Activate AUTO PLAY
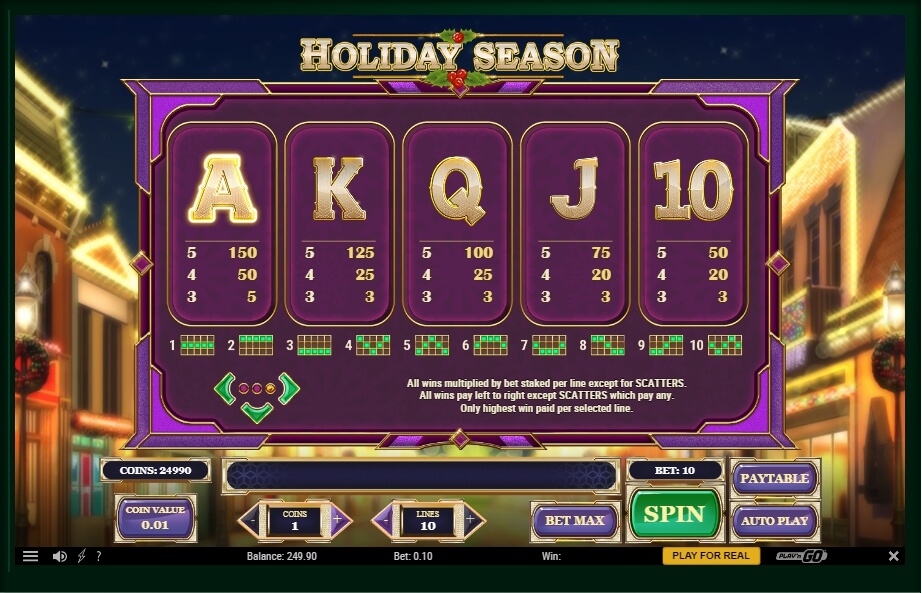 click(x=774, y=521)
